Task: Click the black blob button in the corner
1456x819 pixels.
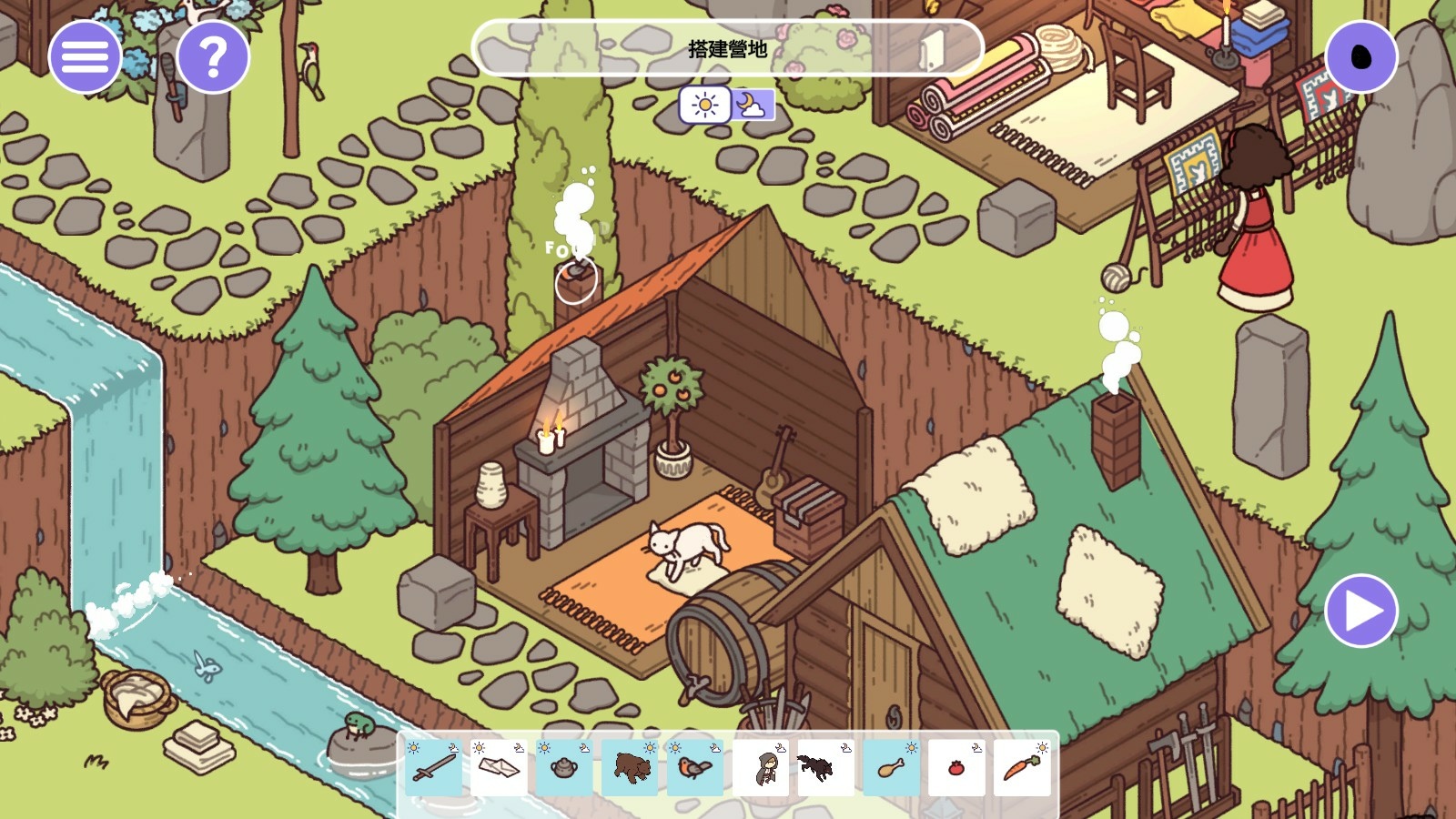Action: 1361,56
